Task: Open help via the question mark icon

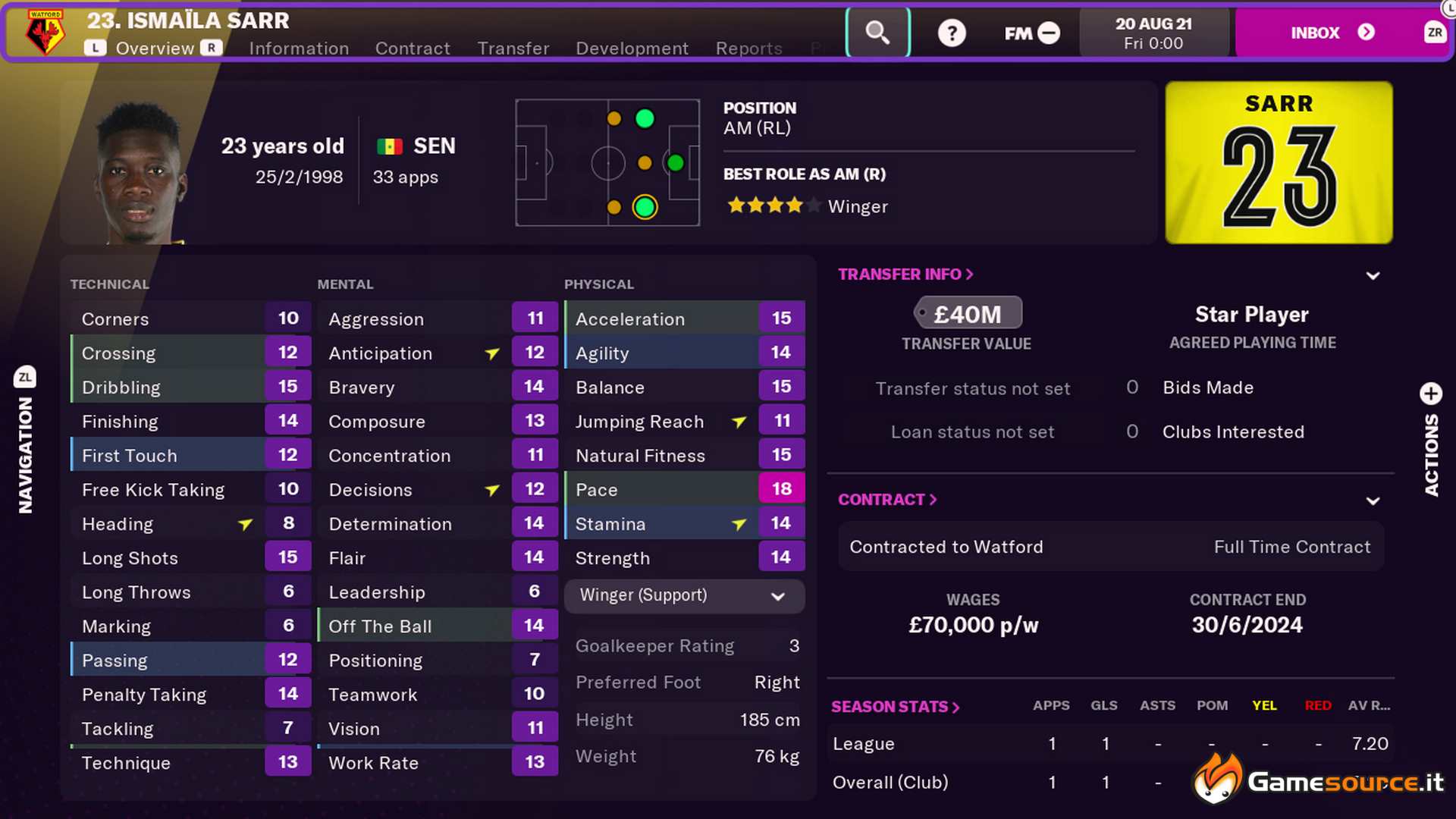Action: pyautogui.click(x=952, y=33)
